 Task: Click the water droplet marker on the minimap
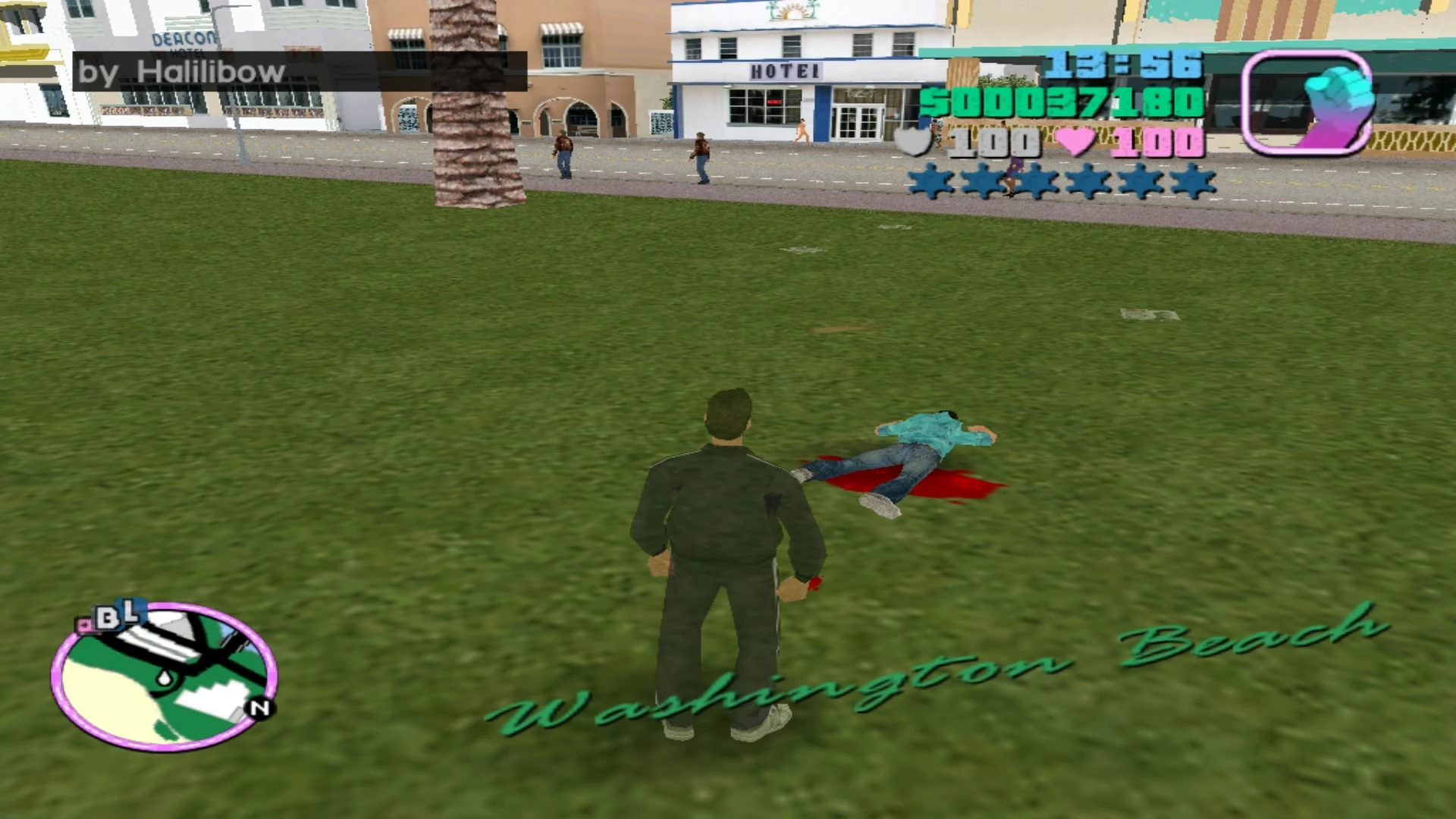pyautogui.click(x=164, y=677)
